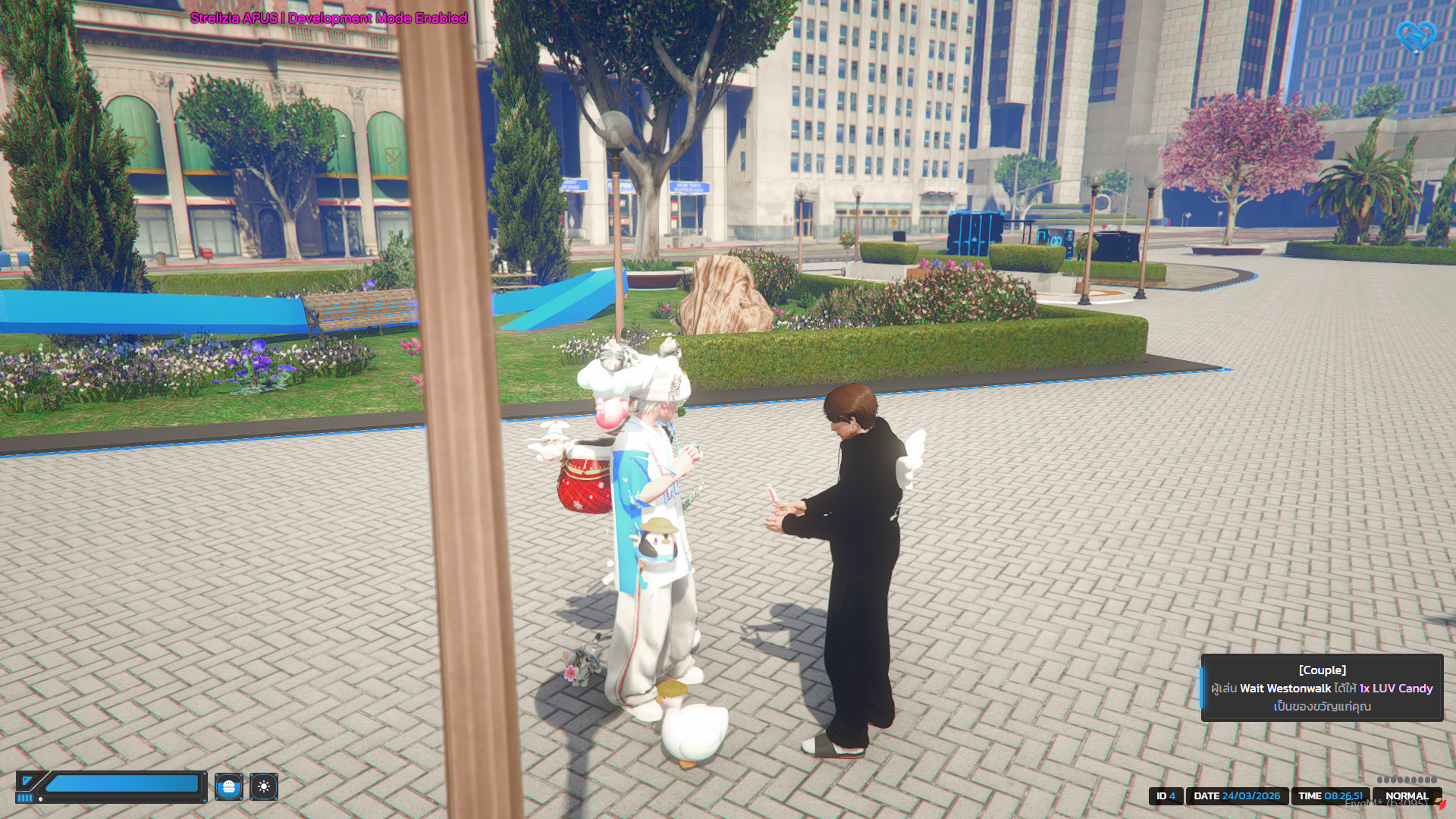This screenshot has width=1456, height=819.
Task: Click the NORMAL voice range badge
Action: pyautogui.click(x=1406, y=796)
